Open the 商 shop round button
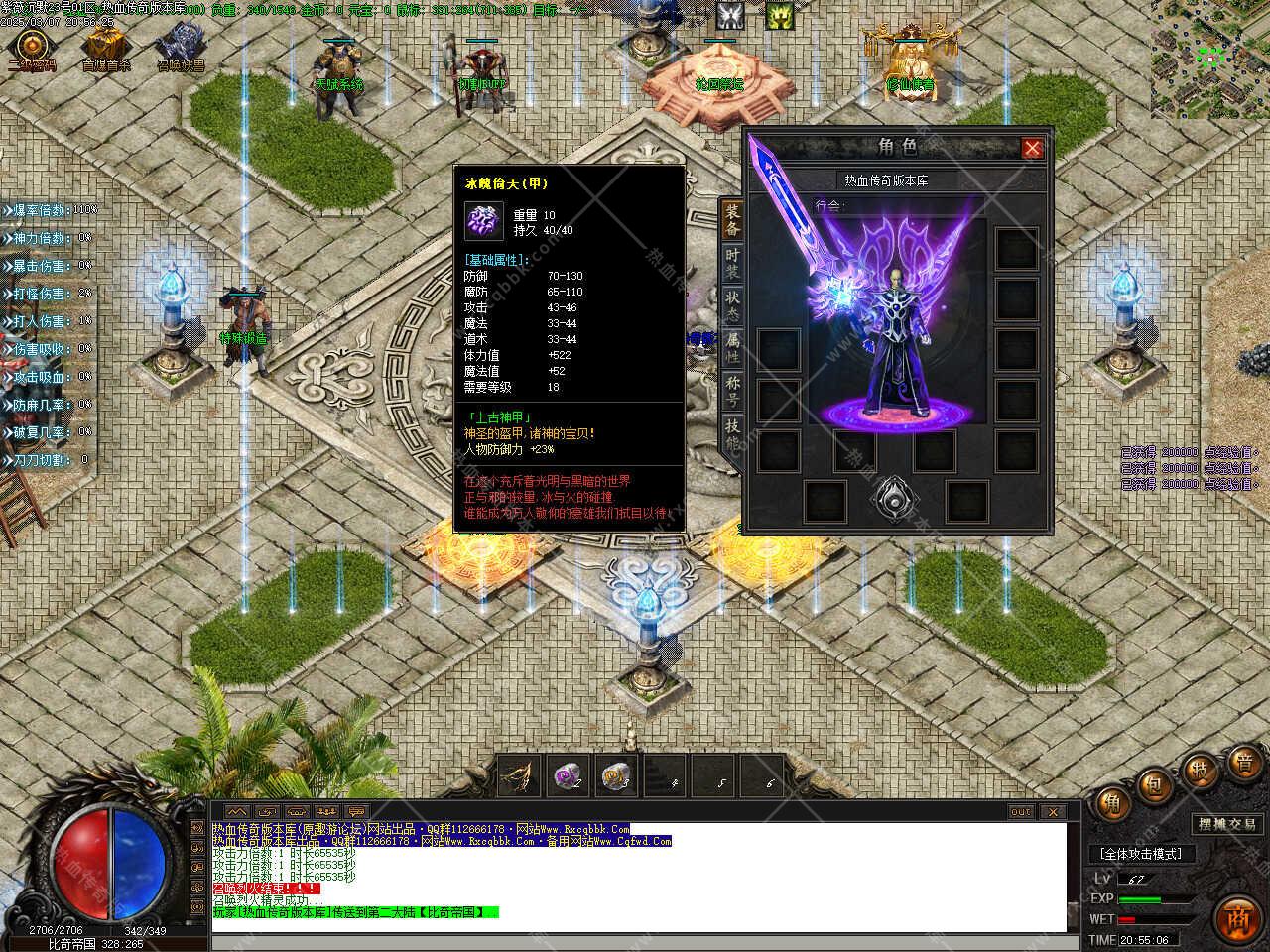 click(1236, 915)
